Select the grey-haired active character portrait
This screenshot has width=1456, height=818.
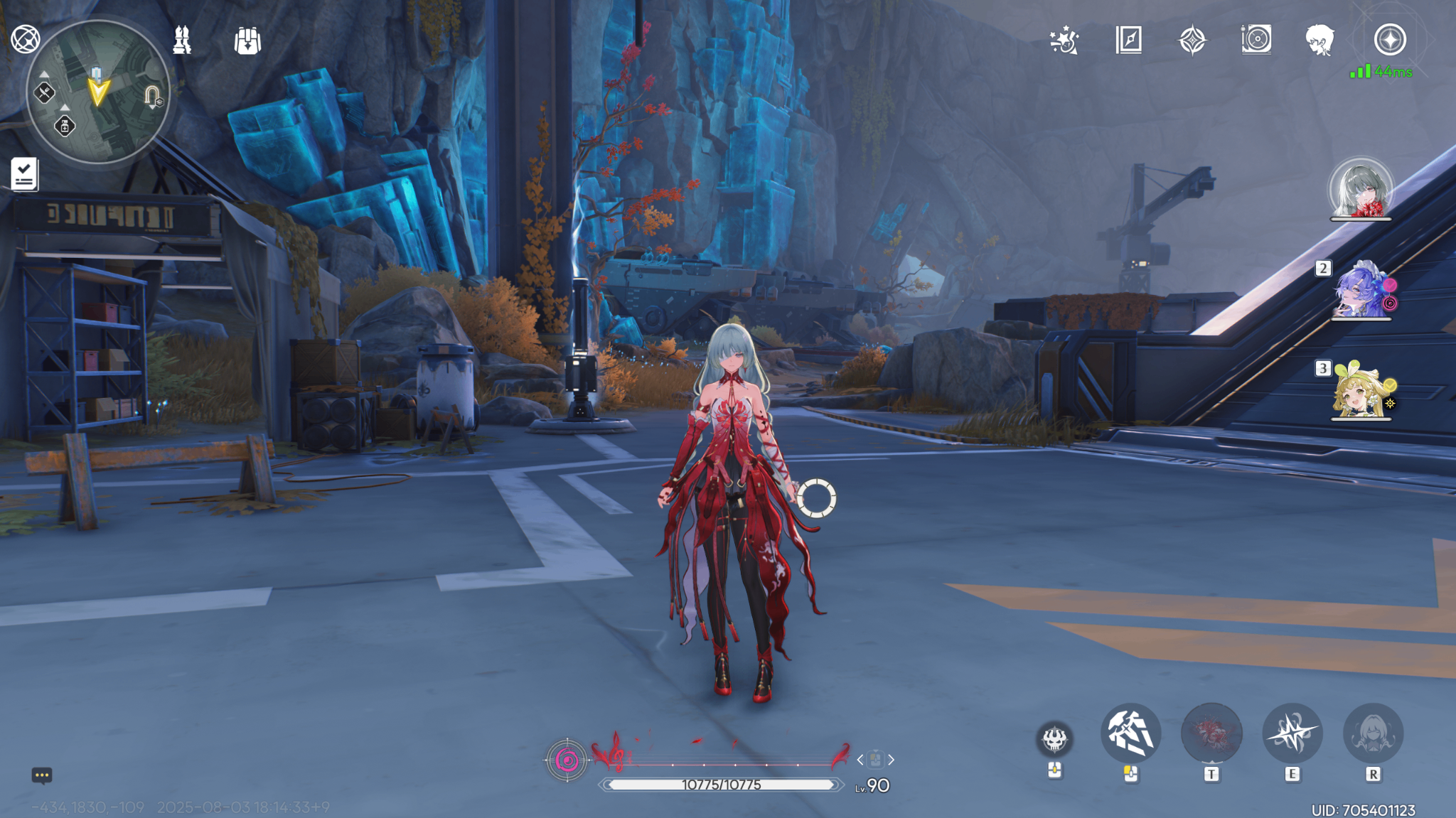(x=1361, y=189)
